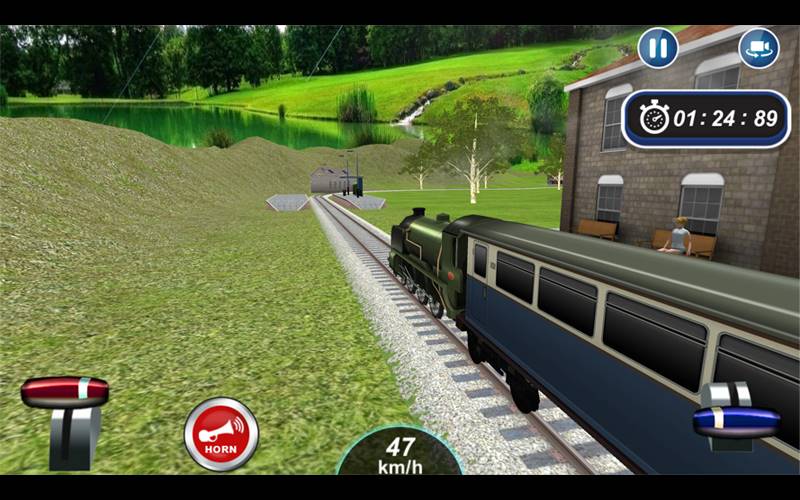Click the red throttle lever

pos(65,392)
